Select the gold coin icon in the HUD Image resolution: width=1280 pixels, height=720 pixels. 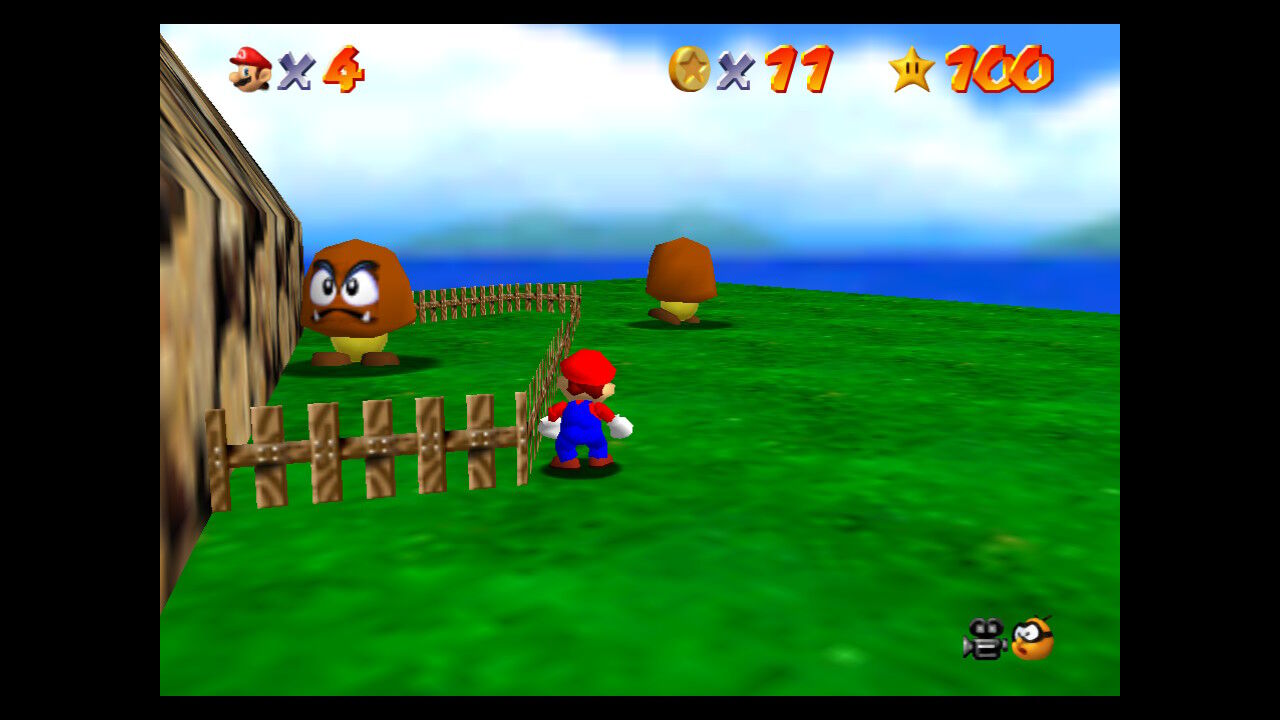click(689, 67)
